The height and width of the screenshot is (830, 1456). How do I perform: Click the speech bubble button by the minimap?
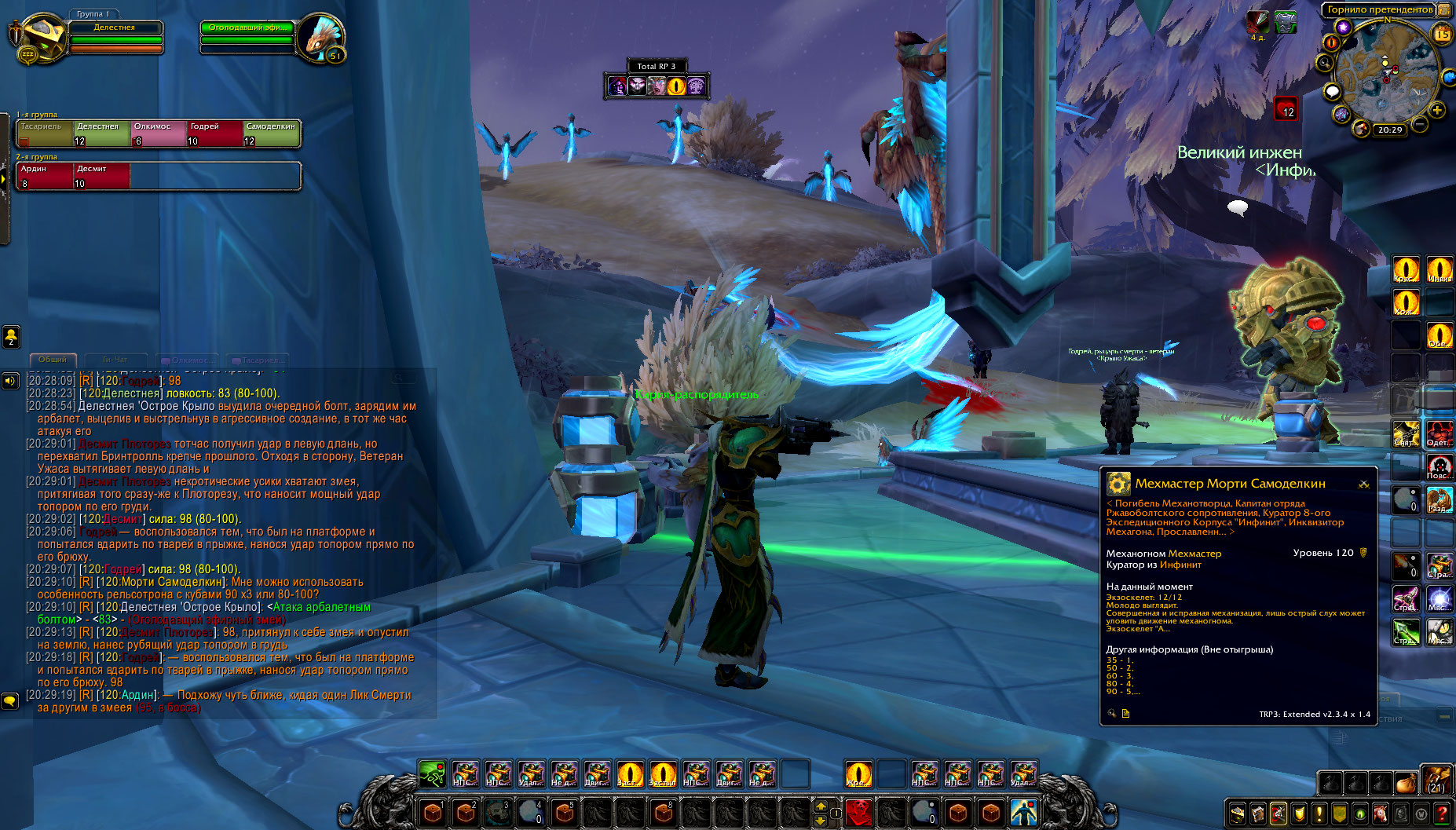(x=1332, y=92)
